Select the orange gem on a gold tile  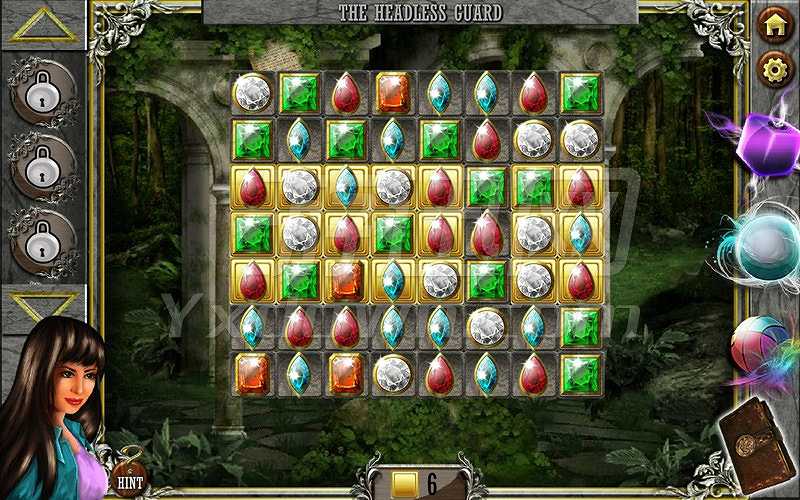[x=346, y=281]
